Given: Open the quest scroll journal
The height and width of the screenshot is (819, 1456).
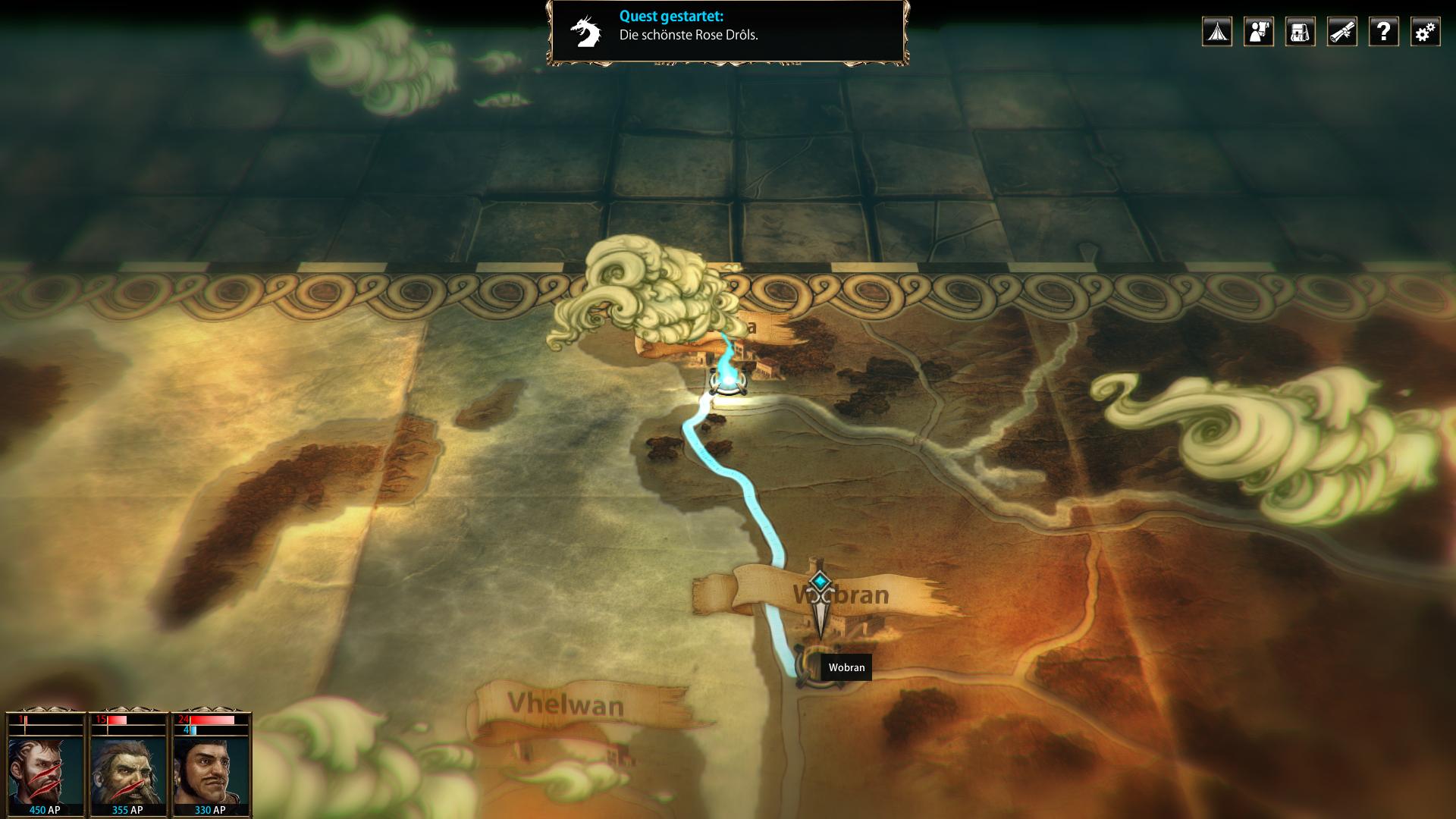Looking at the screenshot, I should (x=1341, y=32).
